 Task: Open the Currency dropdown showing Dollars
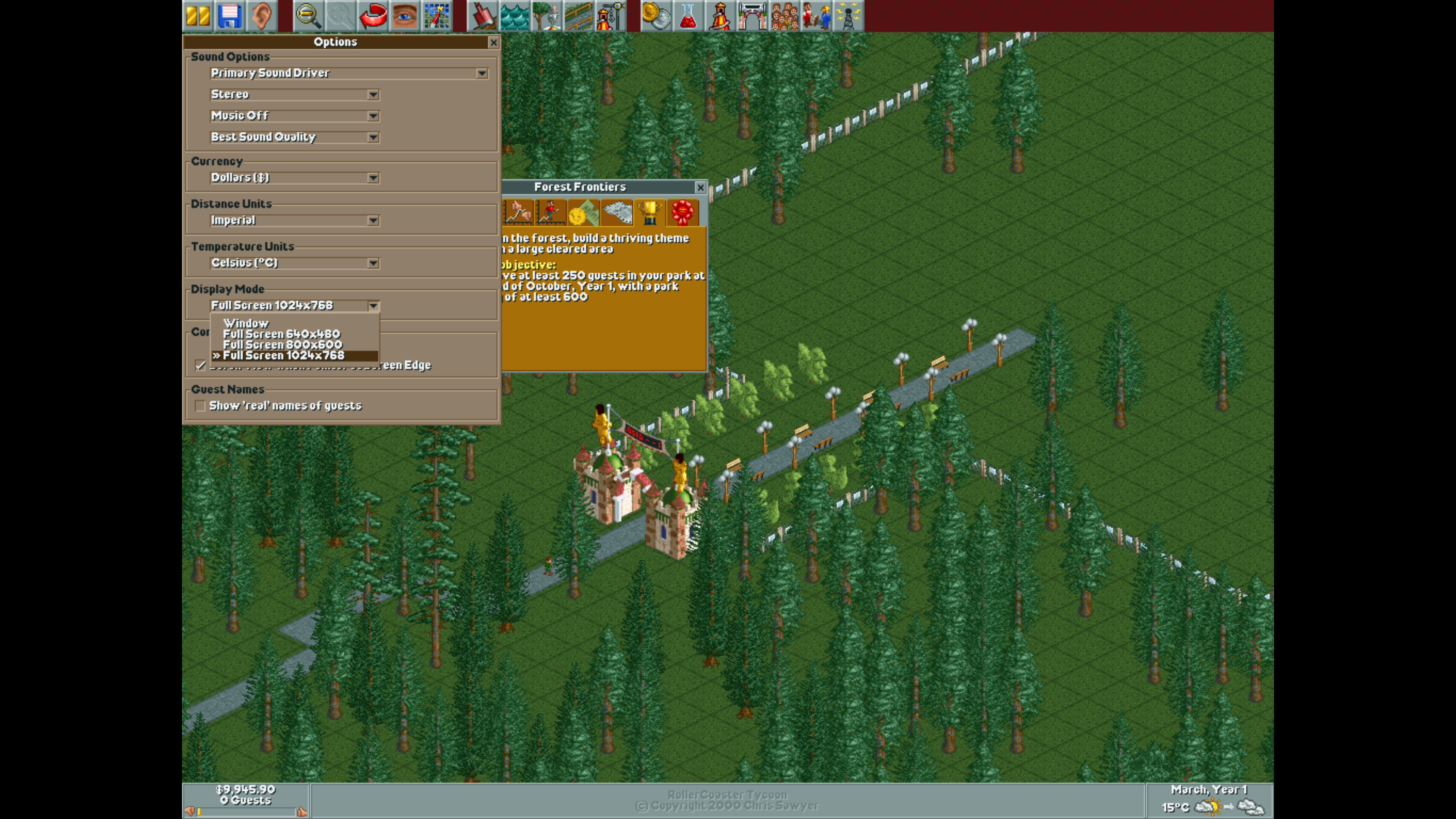click(x=373, y=178)
